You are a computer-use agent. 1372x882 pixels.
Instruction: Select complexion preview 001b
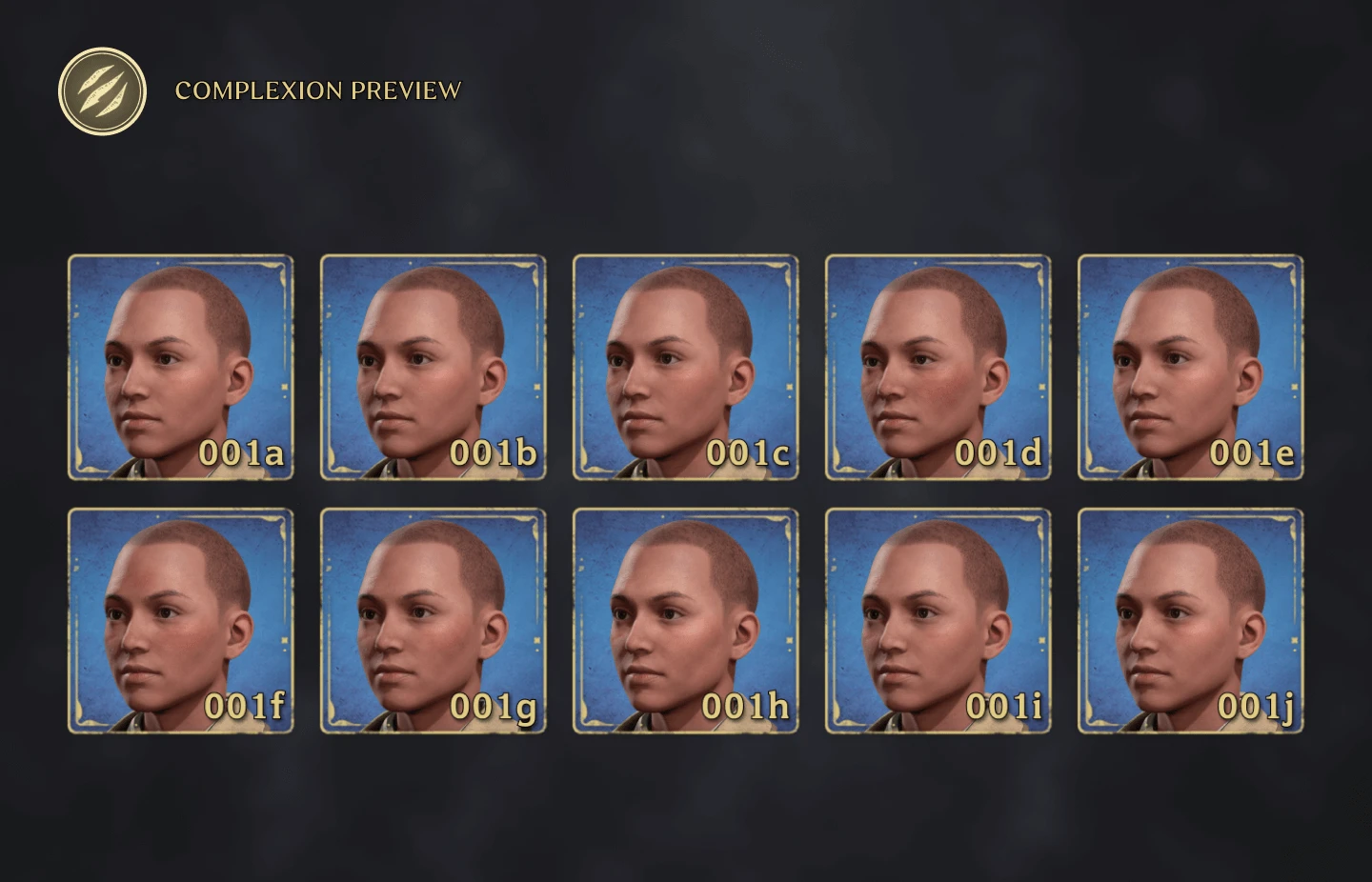pyautogui.click(x=432, y=366)
